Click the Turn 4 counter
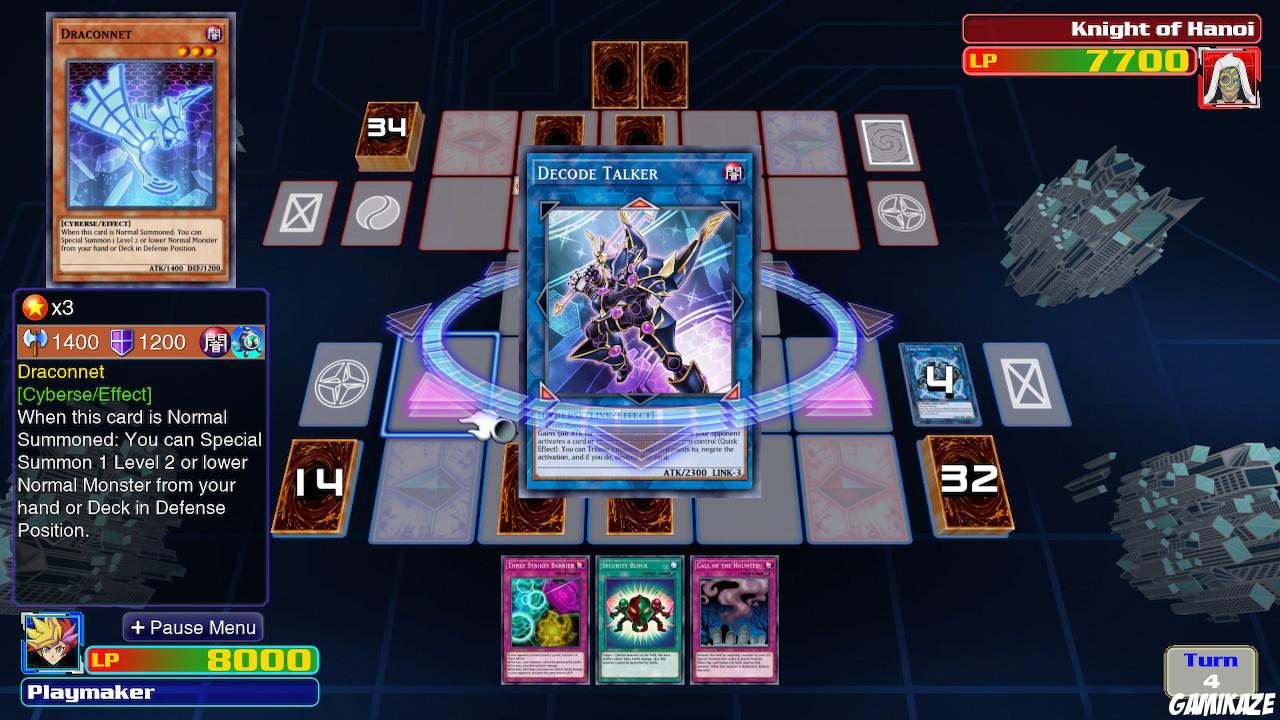The image size is (1280, 720). 1209,670
